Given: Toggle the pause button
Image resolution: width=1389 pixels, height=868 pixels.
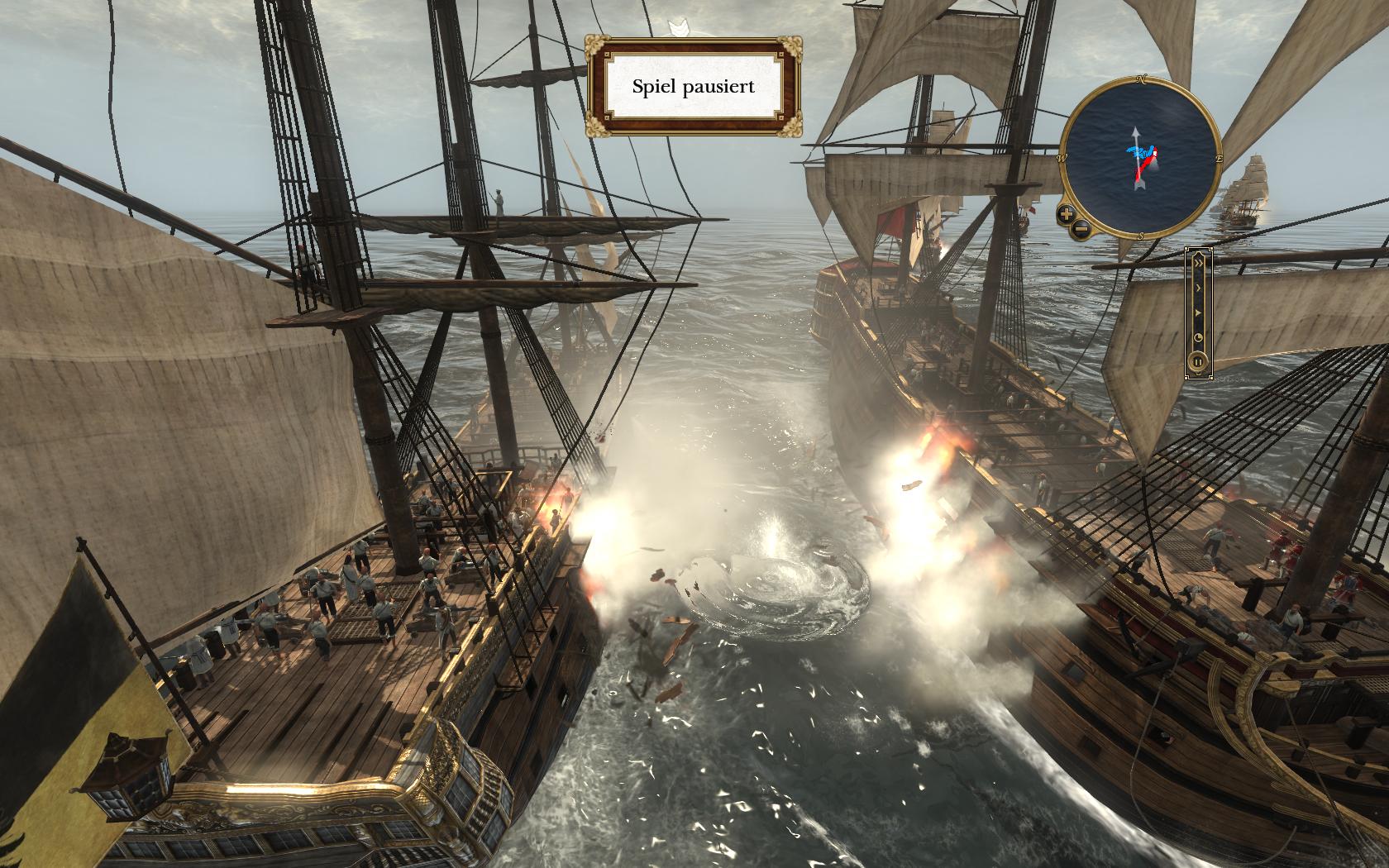Looking at the screenshot, I should click(1196, 361).
